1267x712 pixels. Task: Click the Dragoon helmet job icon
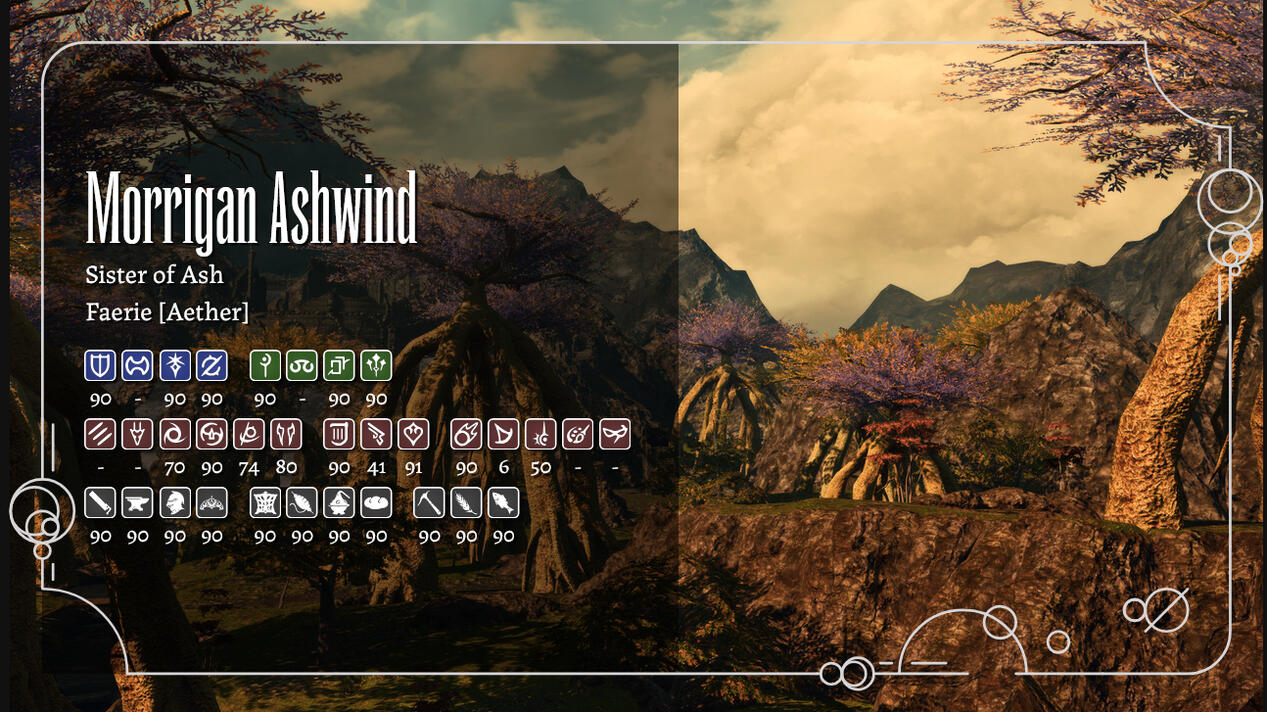[x=137, y=433]
